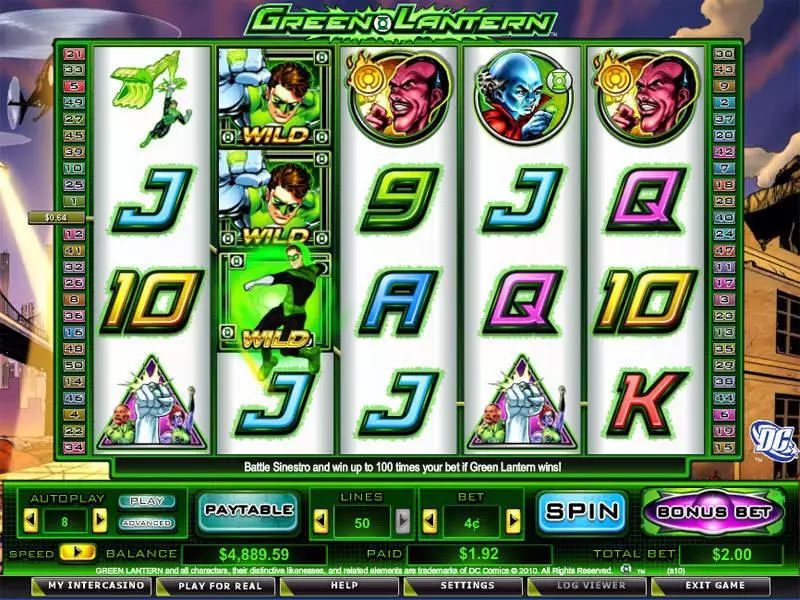Viewport: 800px width, 600px height.
Task: Open My InterCasino
Action: coord(87,586)
